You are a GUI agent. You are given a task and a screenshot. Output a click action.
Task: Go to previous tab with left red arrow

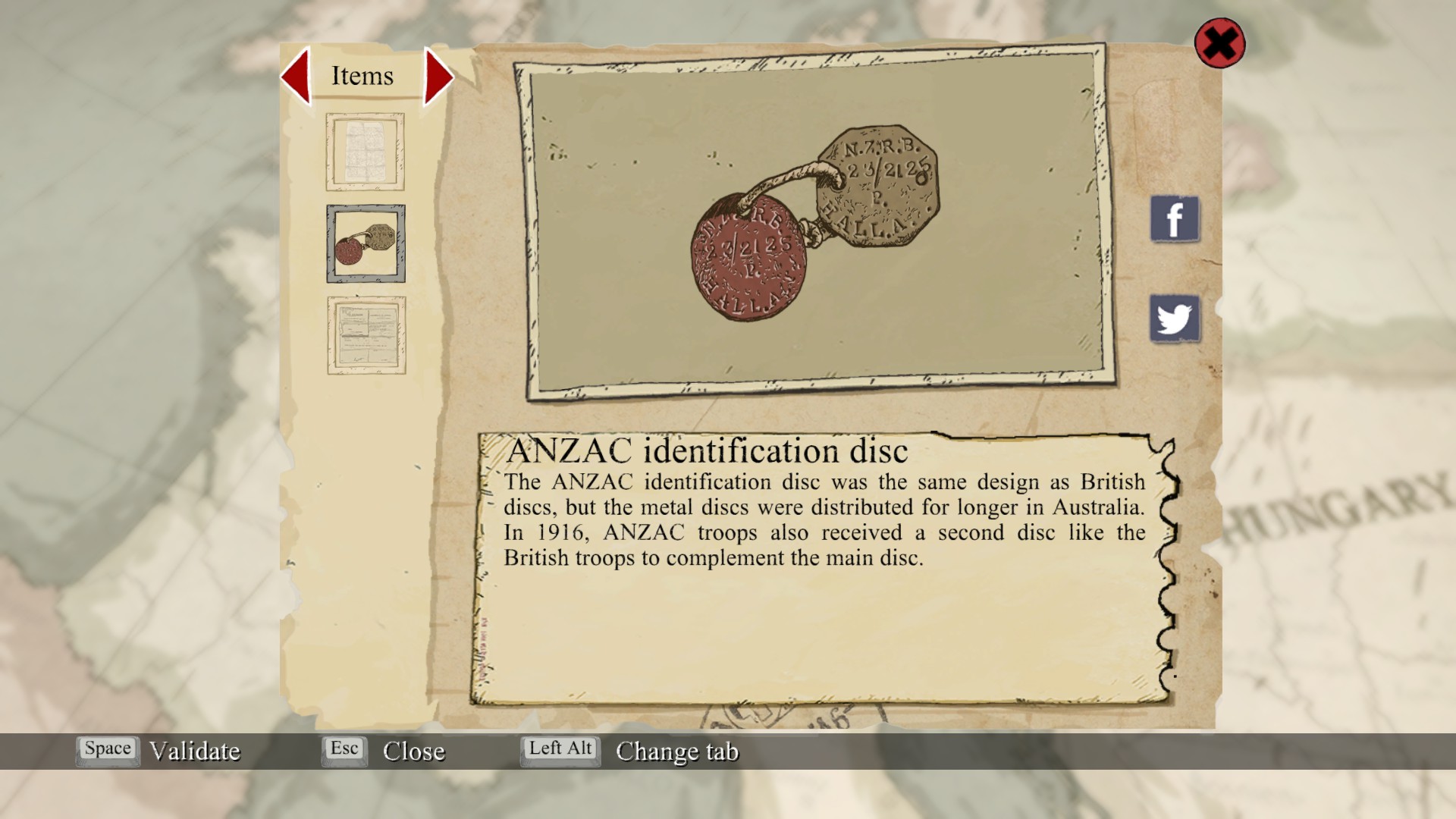click(x=297, y=76)
